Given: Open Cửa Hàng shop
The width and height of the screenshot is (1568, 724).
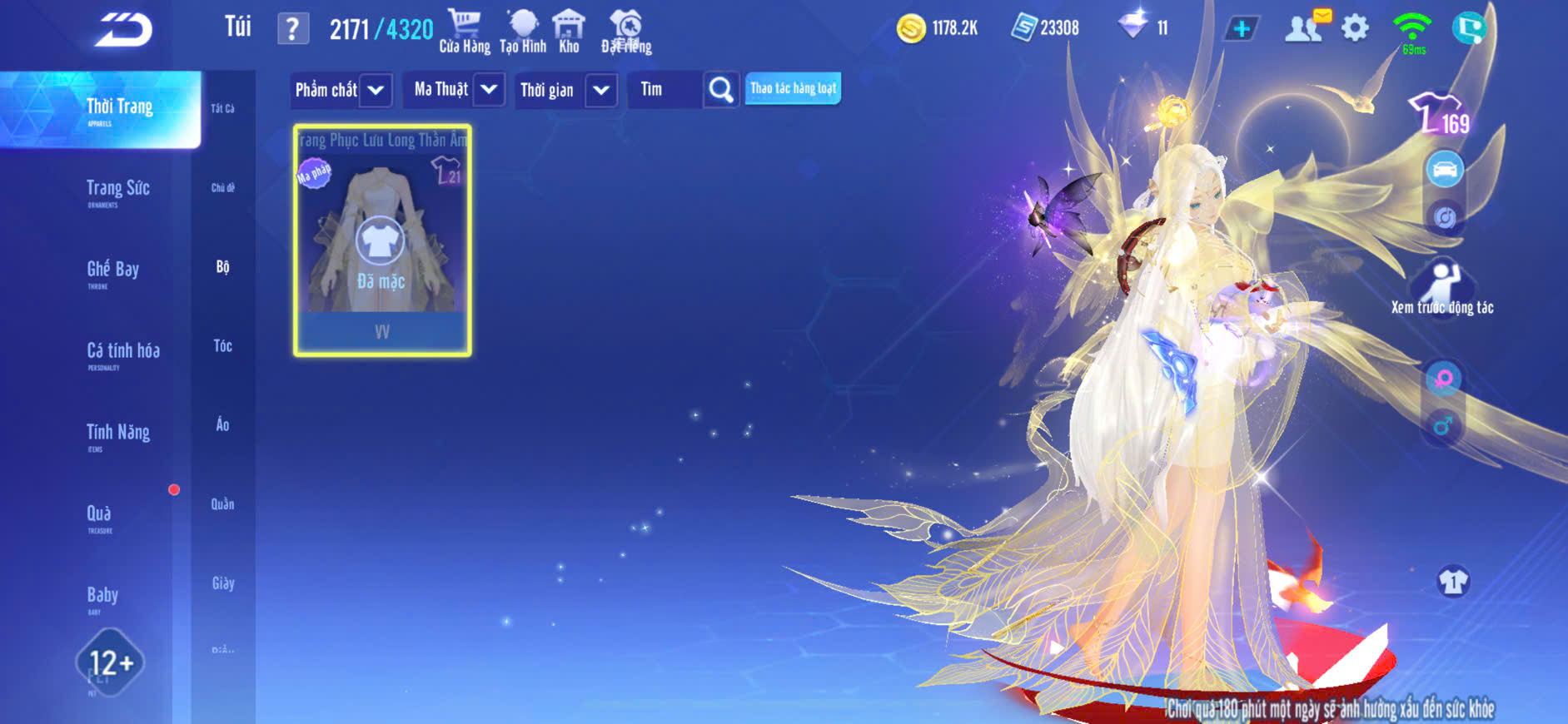Looking at the screenshot, I should pos(465,32).
